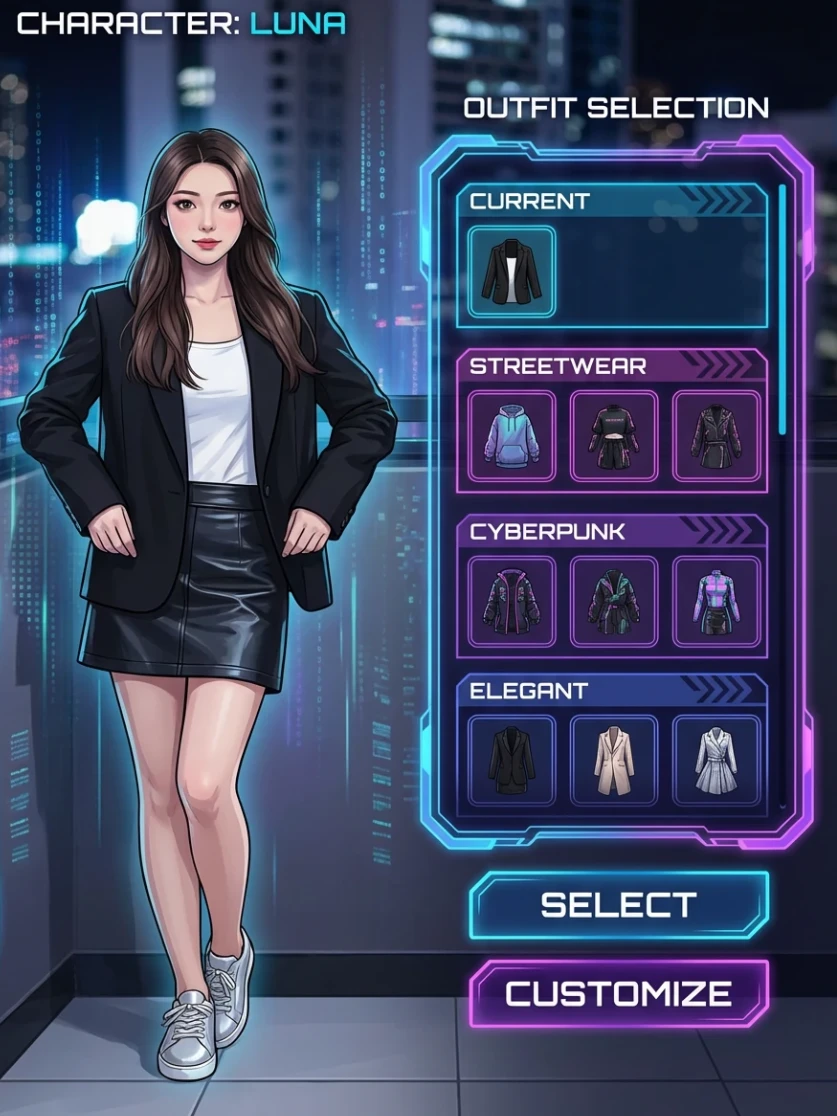Screen dimensions: 837x1116
Task: Select the black jacket with pink trim
Action: tap(511, 602)
